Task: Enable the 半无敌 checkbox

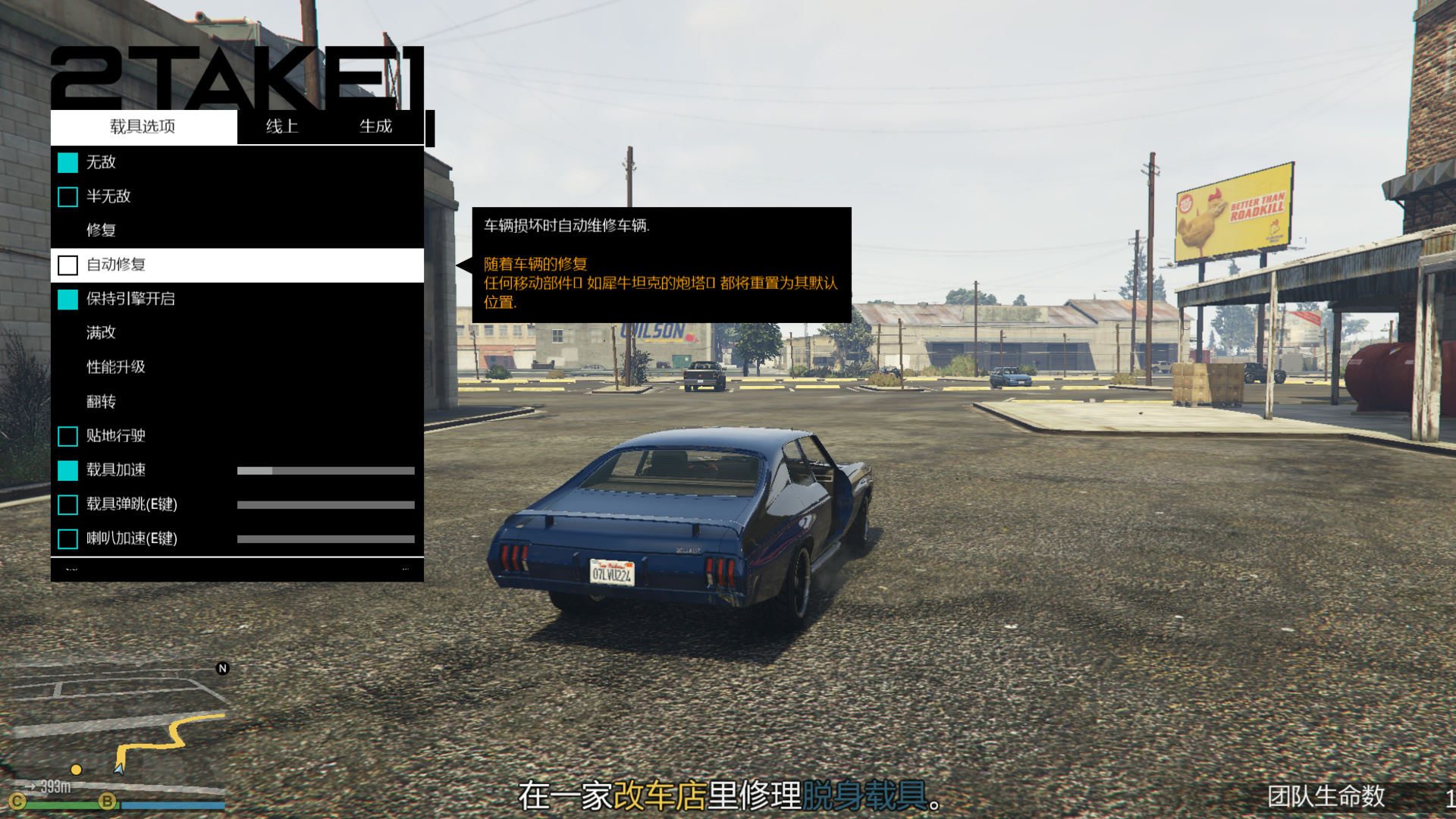Action: coord(68,197)
